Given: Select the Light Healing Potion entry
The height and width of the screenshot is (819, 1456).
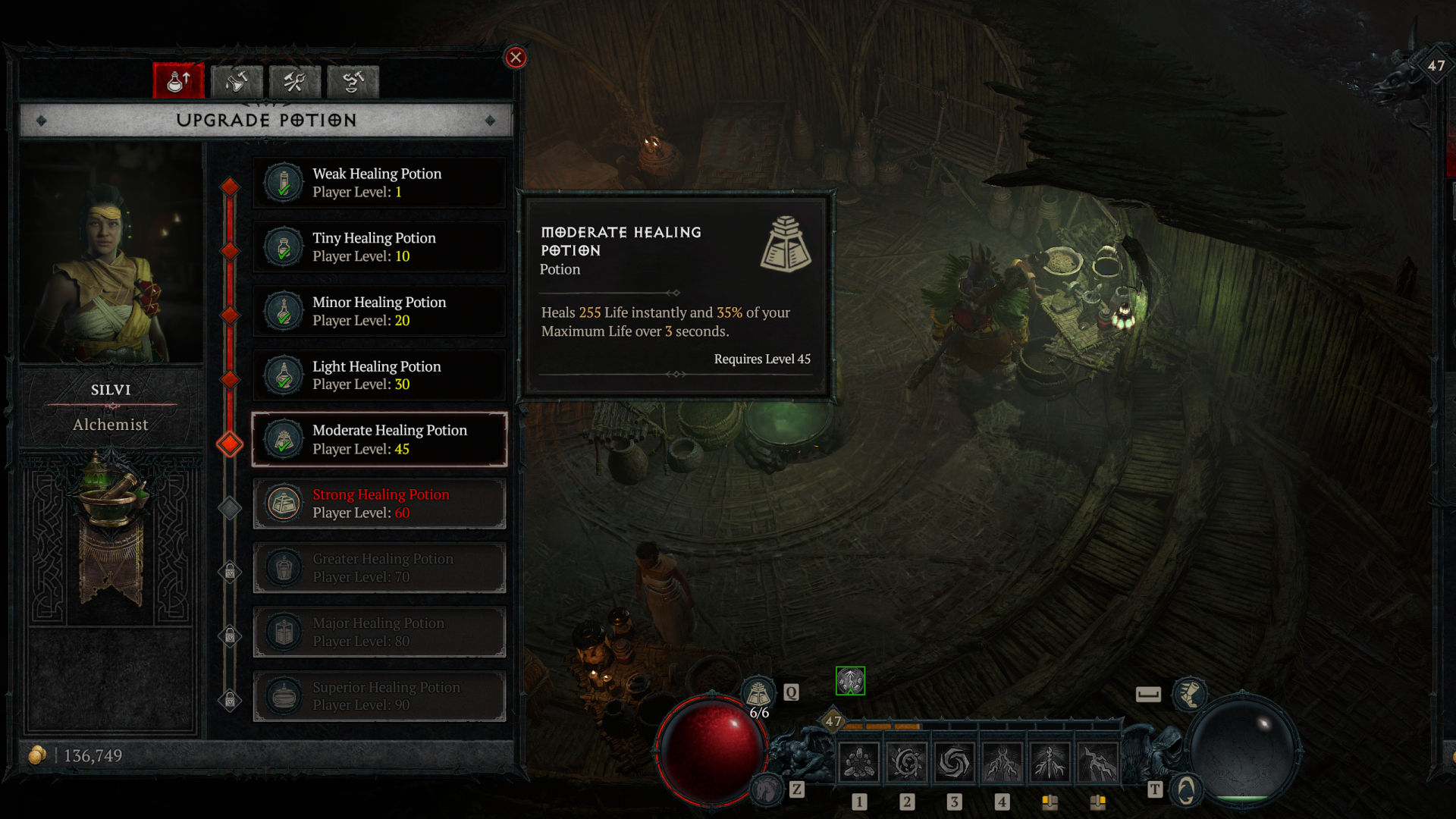Looking at the screenshot, I should click(x=379, y=375).
